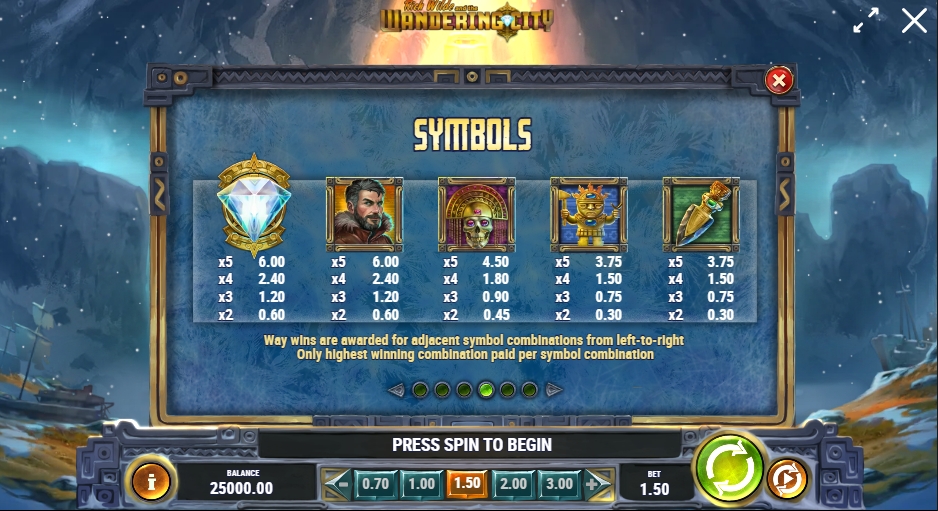Screen dimensions: 938x511
Task: Set bet to 2.00
Action: (x=513, y=484)
